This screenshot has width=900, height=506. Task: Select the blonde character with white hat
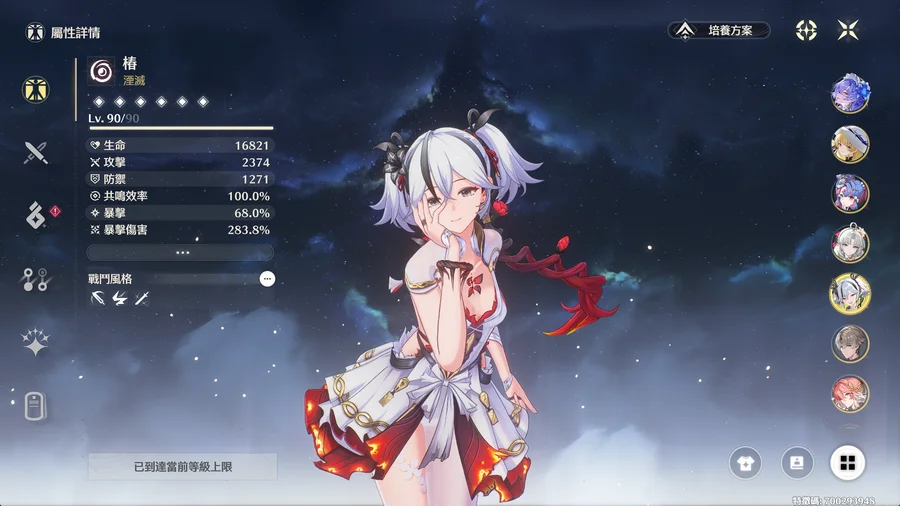(850, 144)
